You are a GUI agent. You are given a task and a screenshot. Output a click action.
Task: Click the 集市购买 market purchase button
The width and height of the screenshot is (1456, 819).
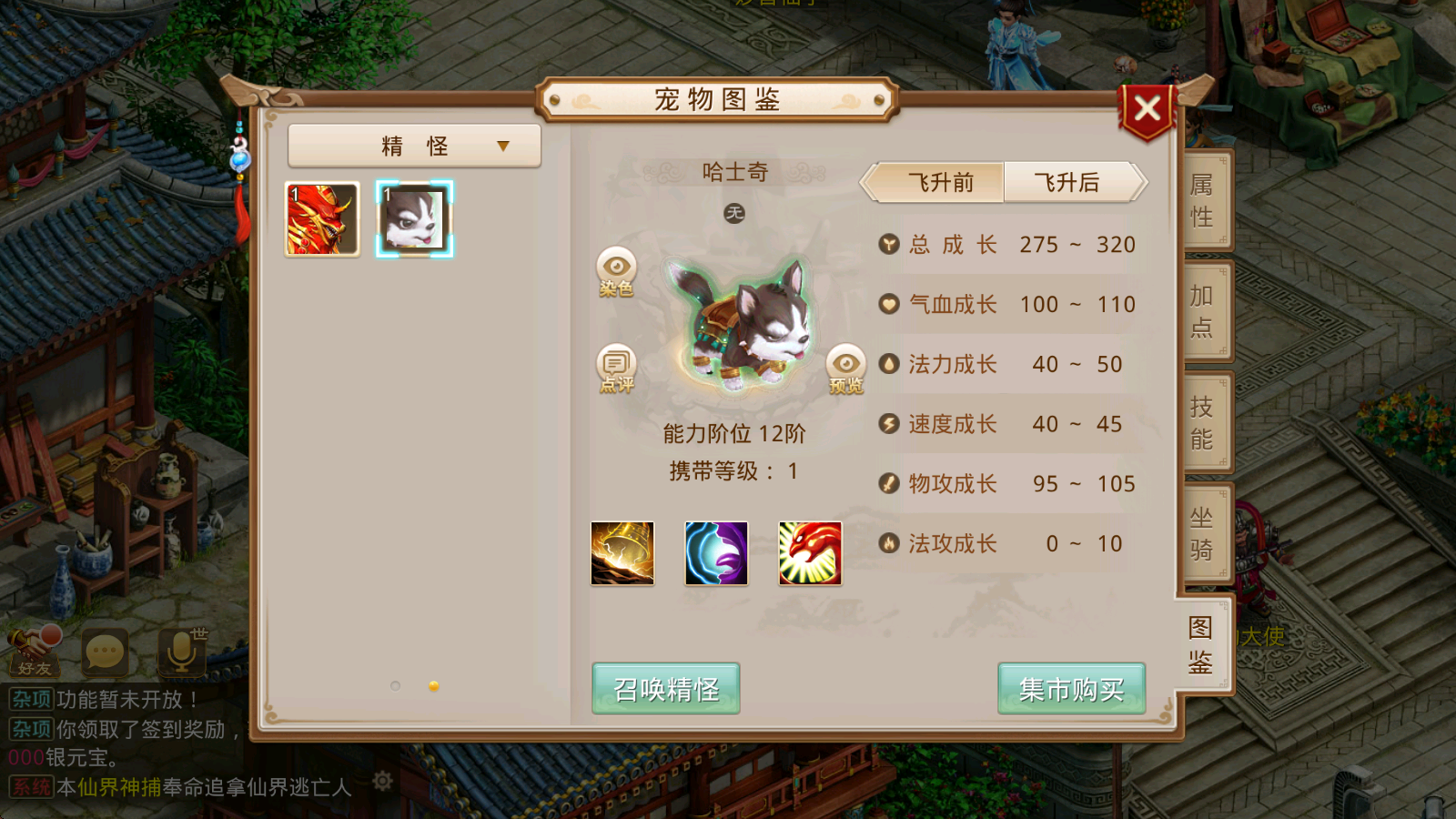pyautogui.click(x=1071, y=689)
